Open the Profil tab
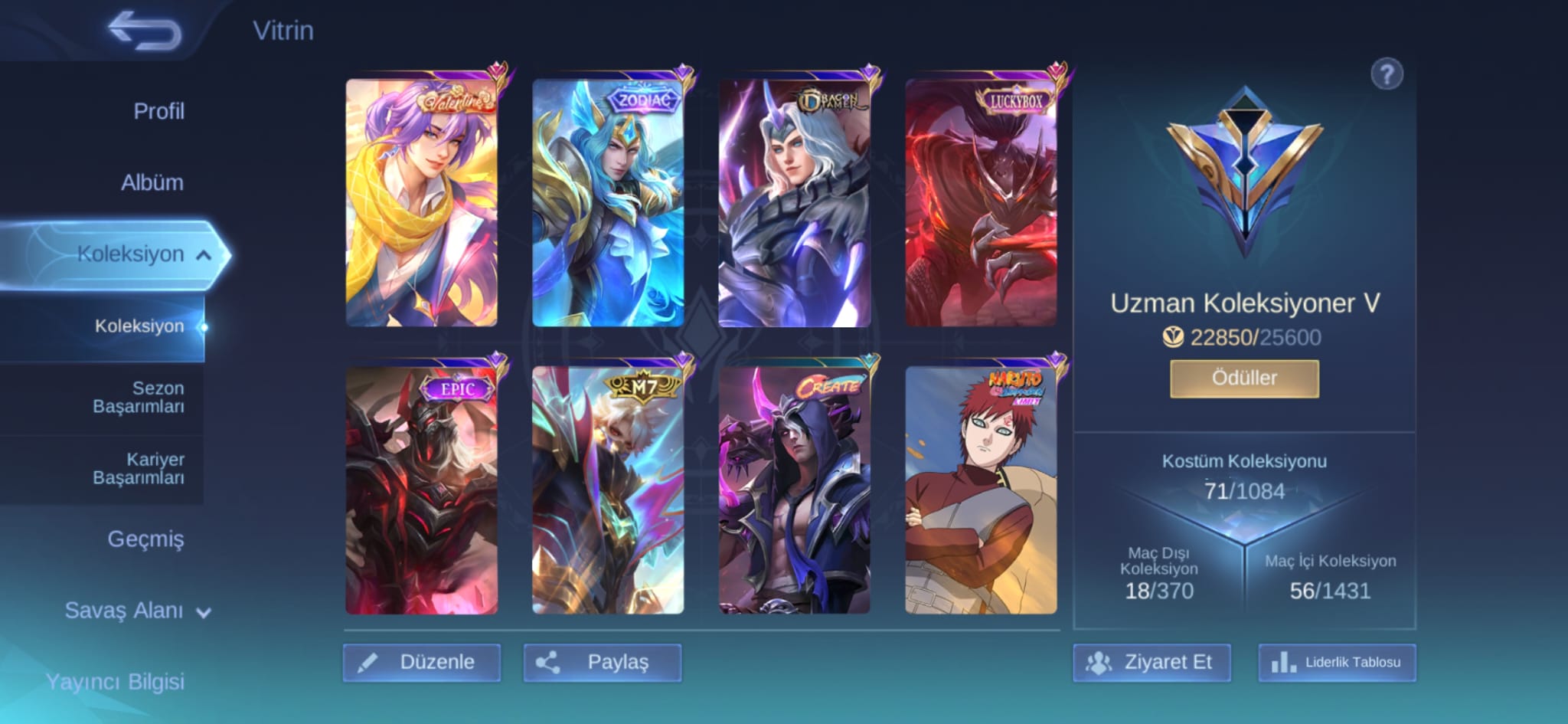The height and width of the screenshot is (724, 1568). 158,111
